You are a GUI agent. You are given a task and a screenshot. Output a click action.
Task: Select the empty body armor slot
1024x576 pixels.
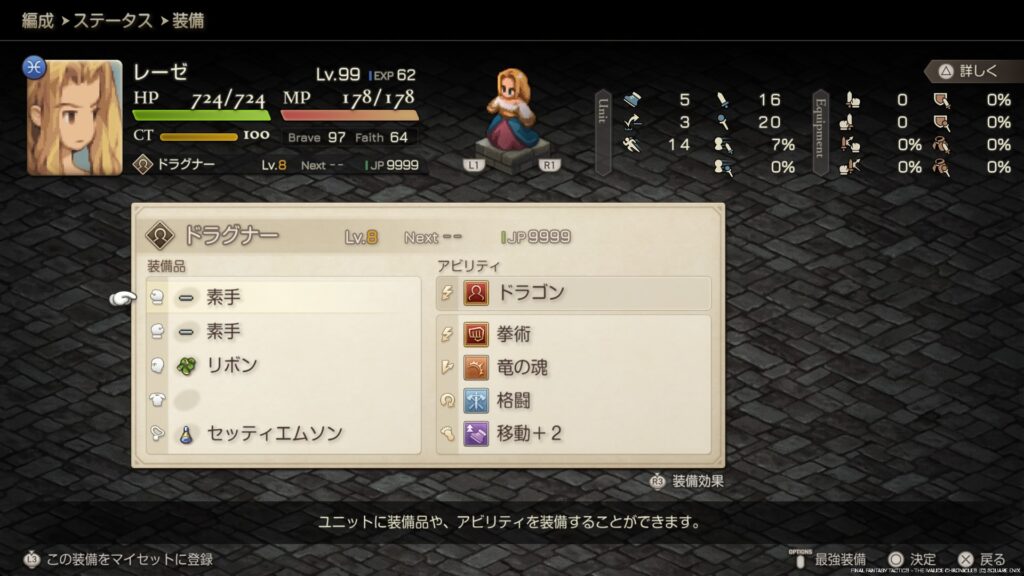(283, 399)
